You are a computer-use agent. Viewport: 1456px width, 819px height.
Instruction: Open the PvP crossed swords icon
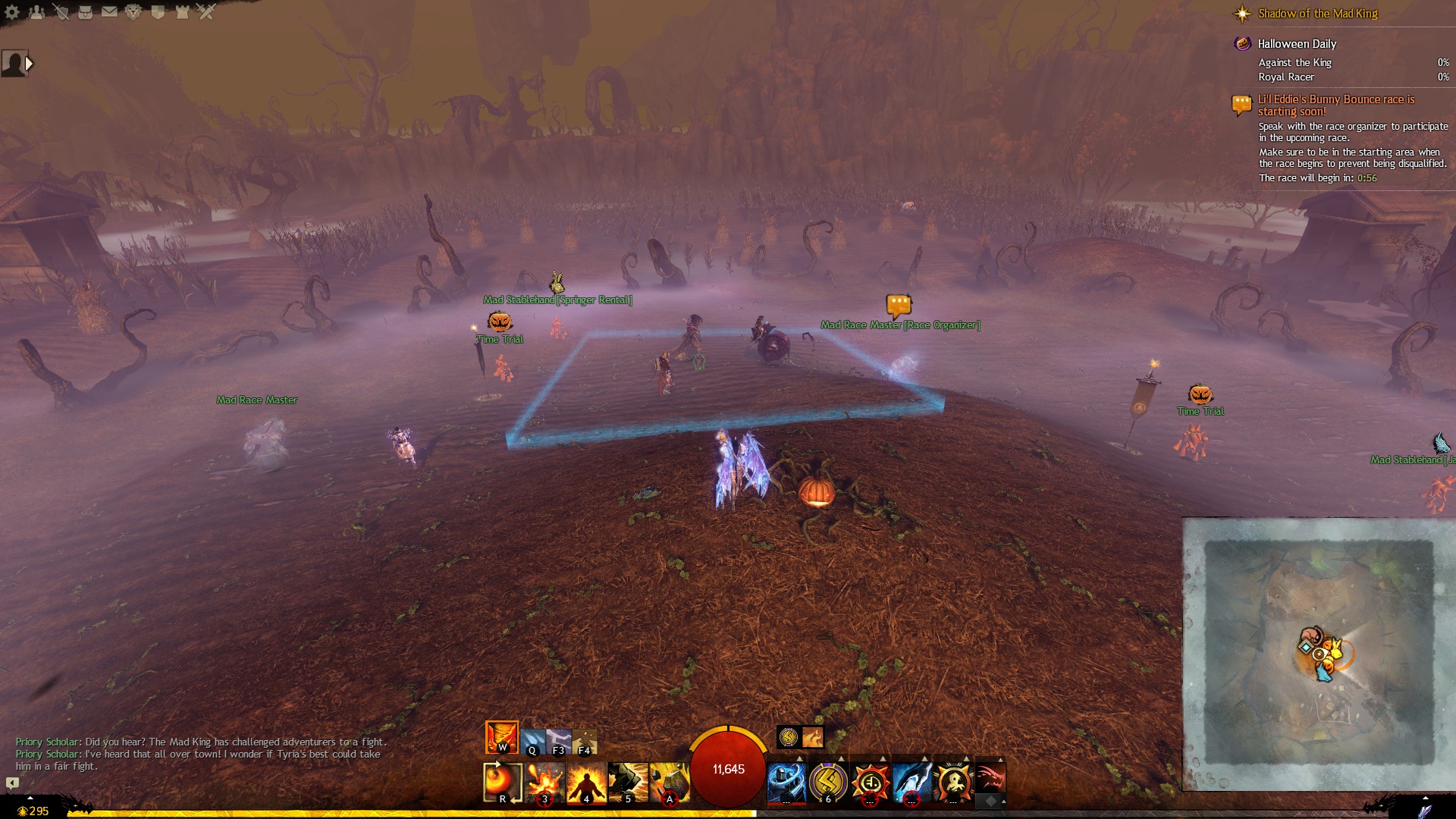(206, 12)
